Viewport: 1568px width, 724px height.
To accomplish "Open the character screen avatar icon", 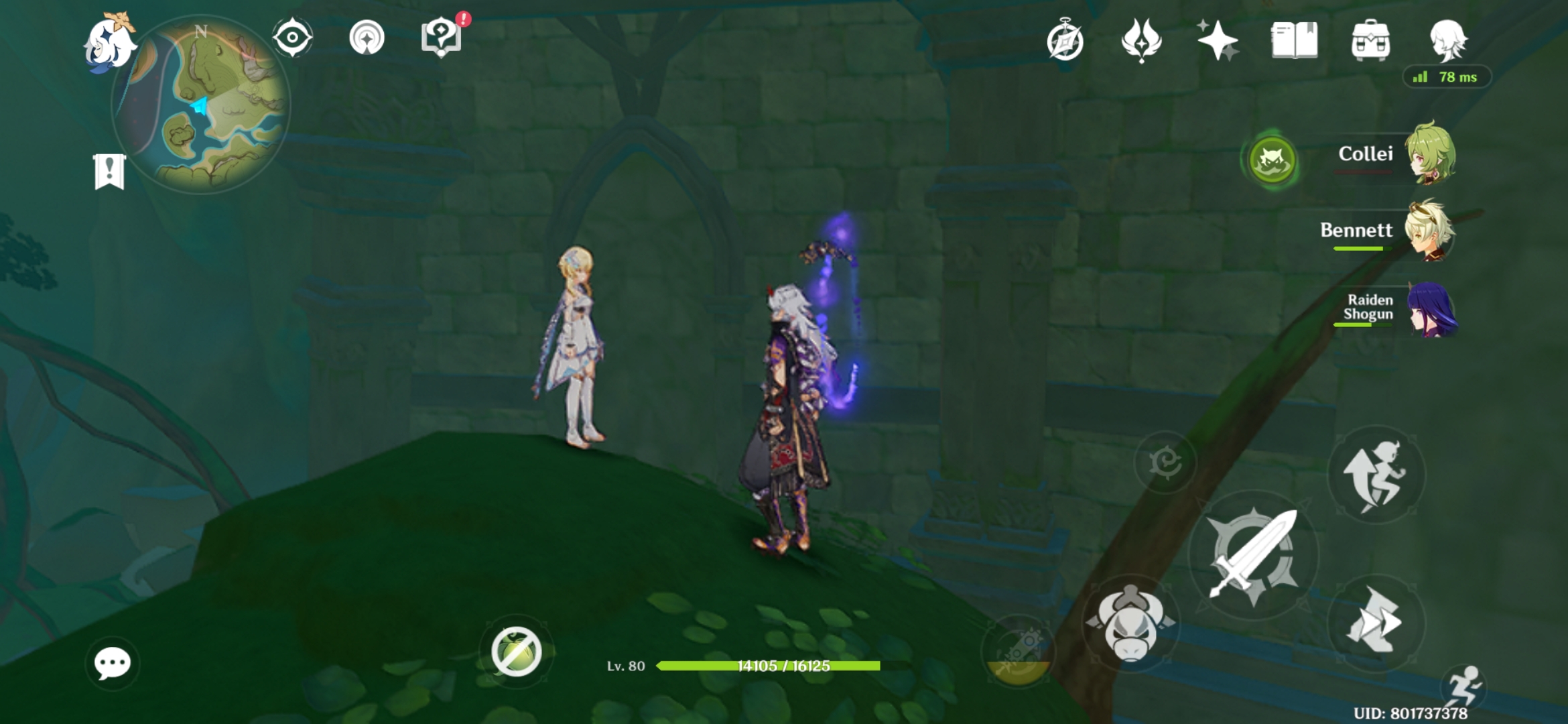I will 1447,40.
